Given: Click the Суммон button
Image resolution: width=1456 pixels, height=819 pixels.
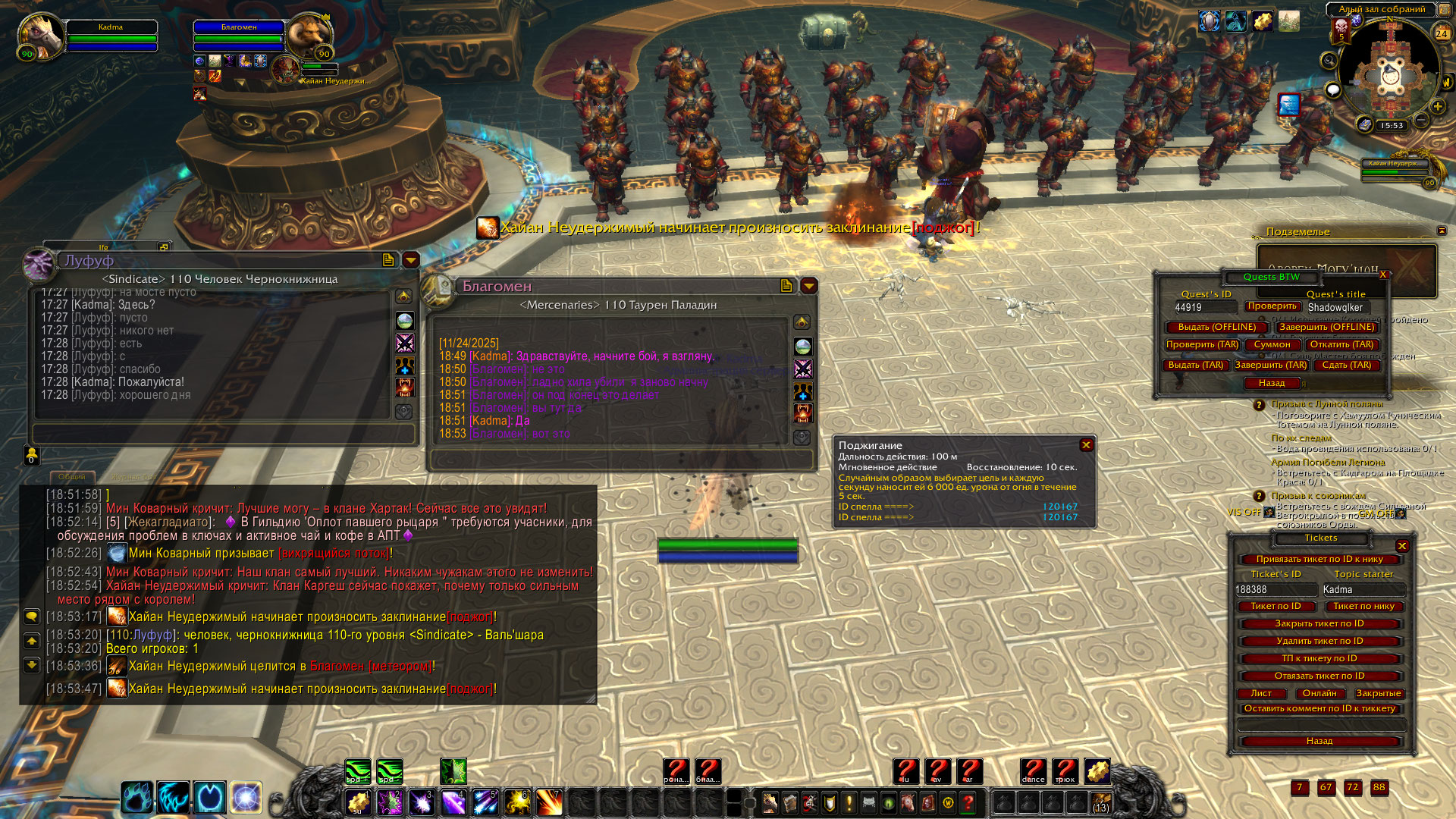Looking at the screenshot, I should [x=1272, y=344].
